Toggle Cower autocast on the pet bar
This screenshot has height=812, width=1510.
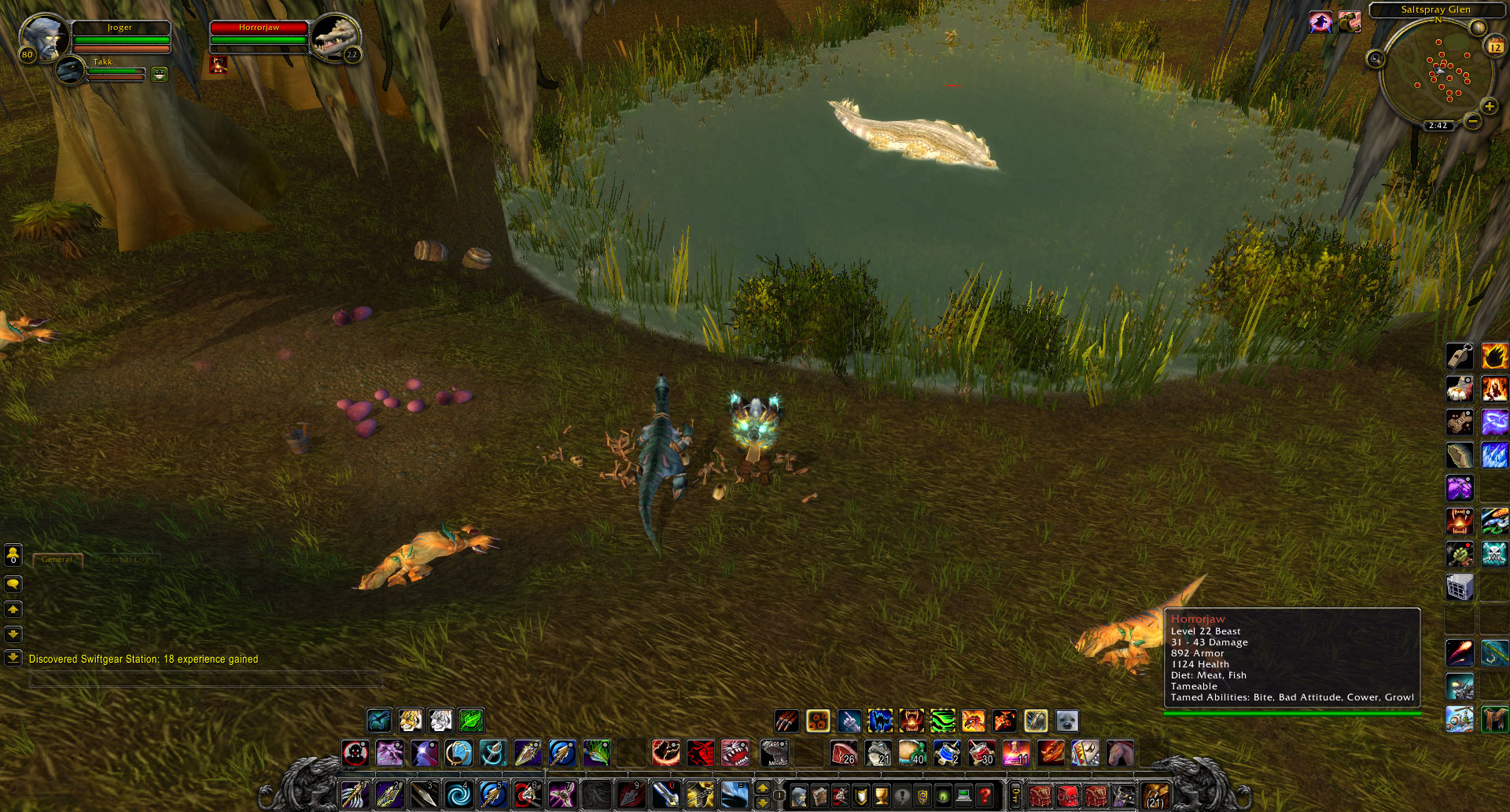(879, 720)
